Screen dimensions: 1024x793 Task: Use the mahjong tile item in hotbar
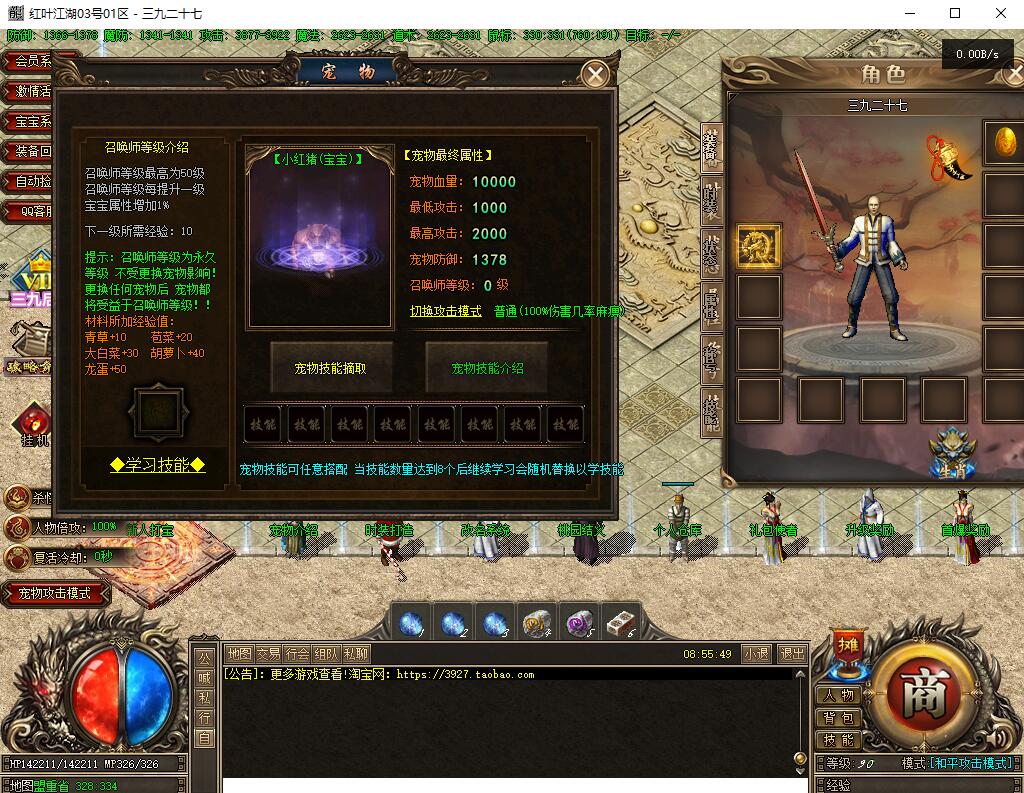621,623
